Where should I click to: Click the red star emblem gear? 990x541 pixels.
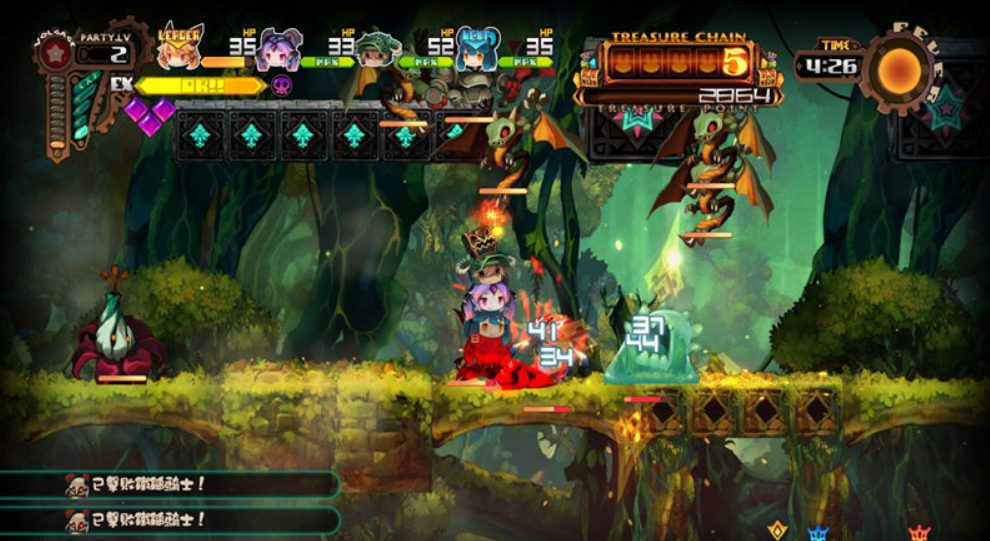click(x=56, y=52)
